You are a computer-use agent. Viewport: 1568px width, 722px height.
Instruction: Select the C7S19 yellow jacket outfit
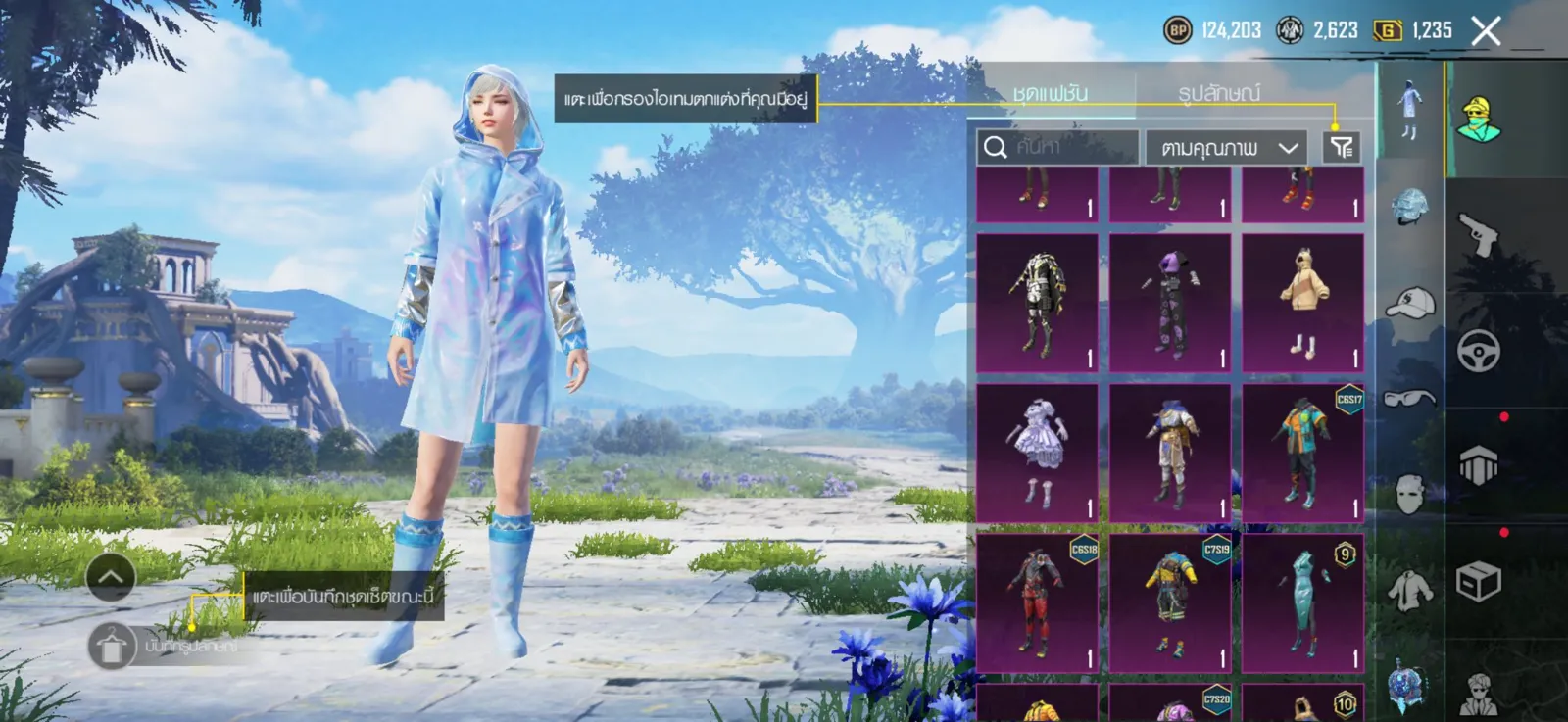tap(1170, 602)
